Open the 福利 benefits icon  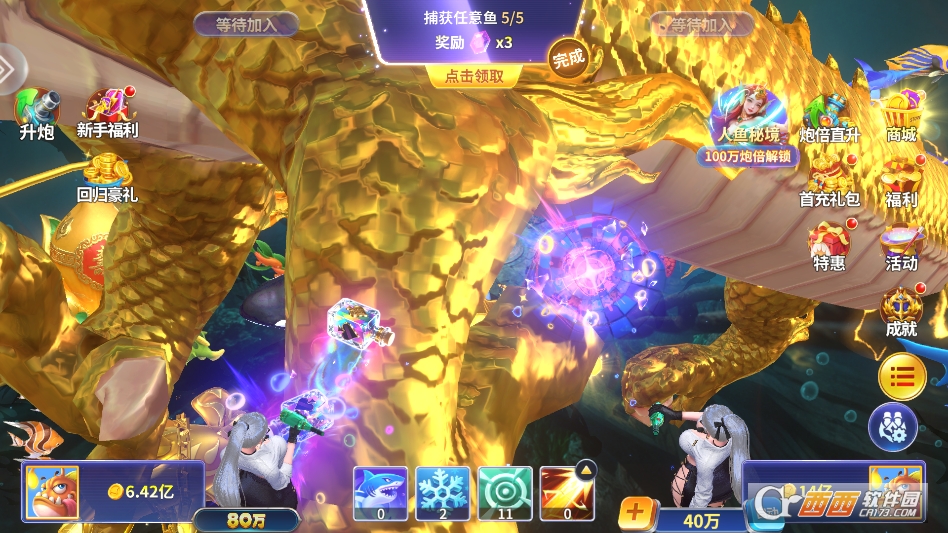(x=901, y=181)
